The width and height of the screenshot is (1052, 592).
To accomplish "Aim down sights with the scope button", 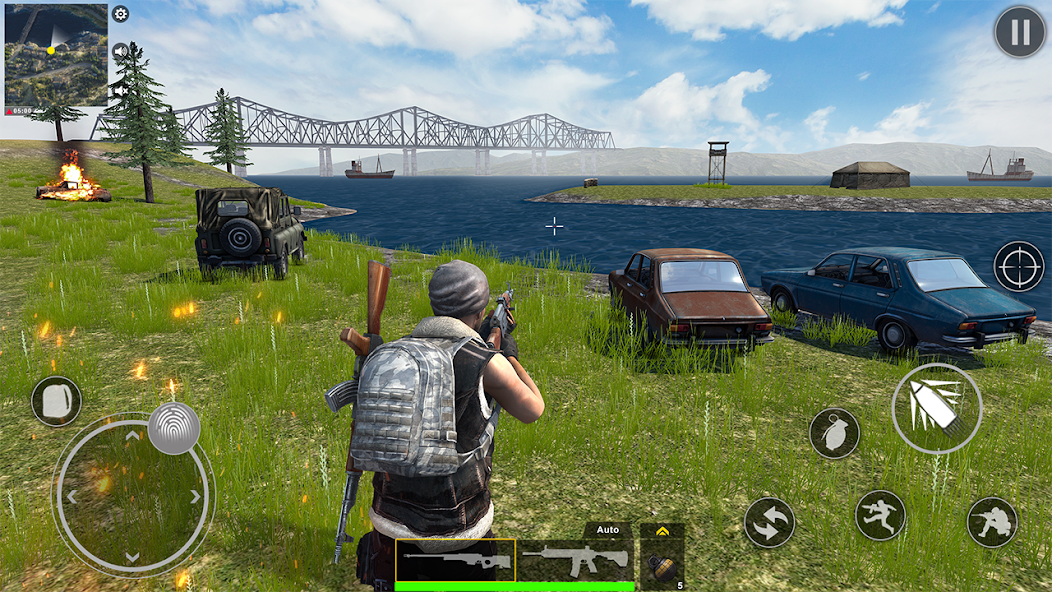I will pyautogui.click(x=1018, y=266).
